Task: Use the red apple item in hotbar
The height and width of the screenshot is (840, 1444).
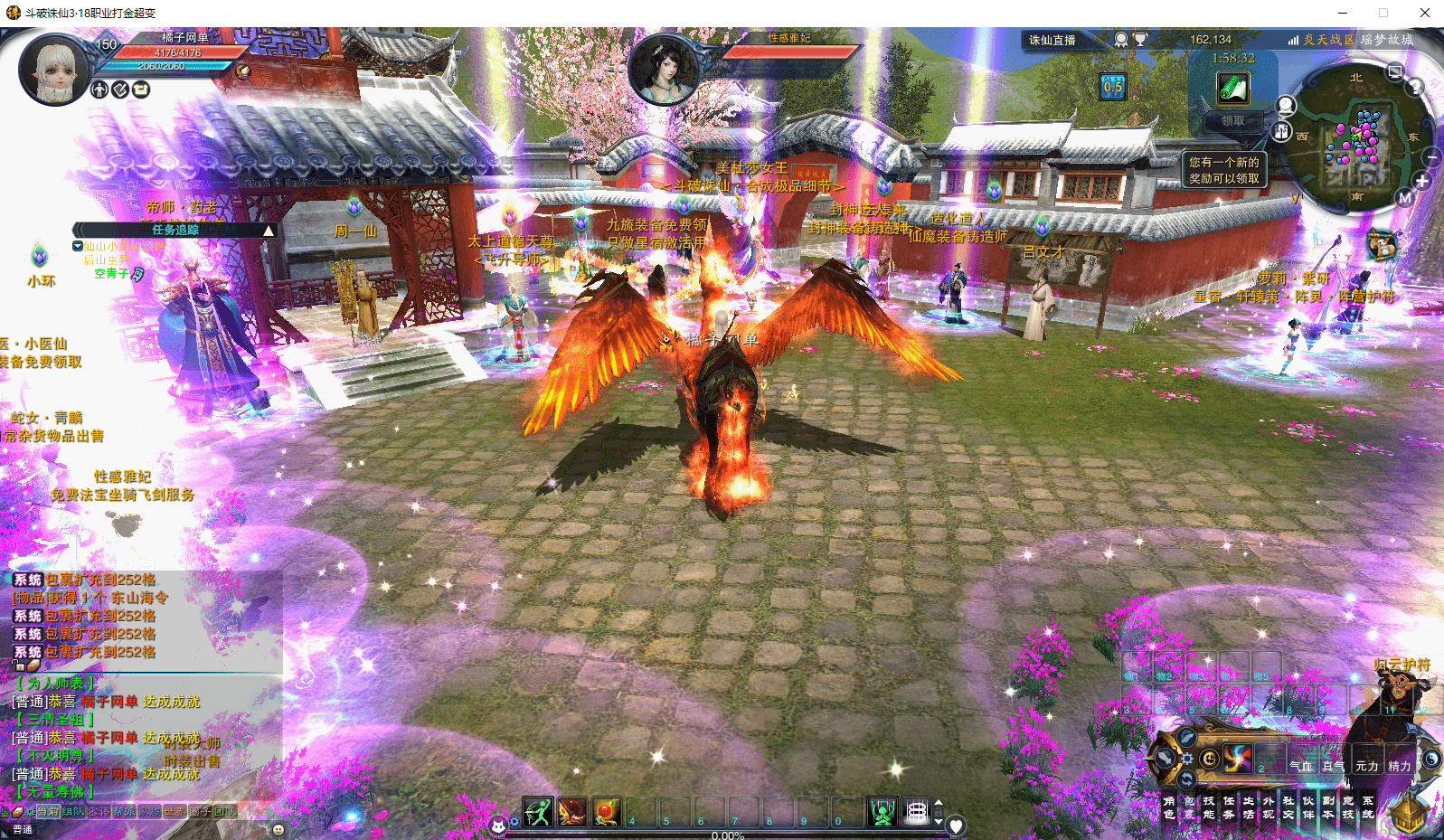Action: point(607,812)
